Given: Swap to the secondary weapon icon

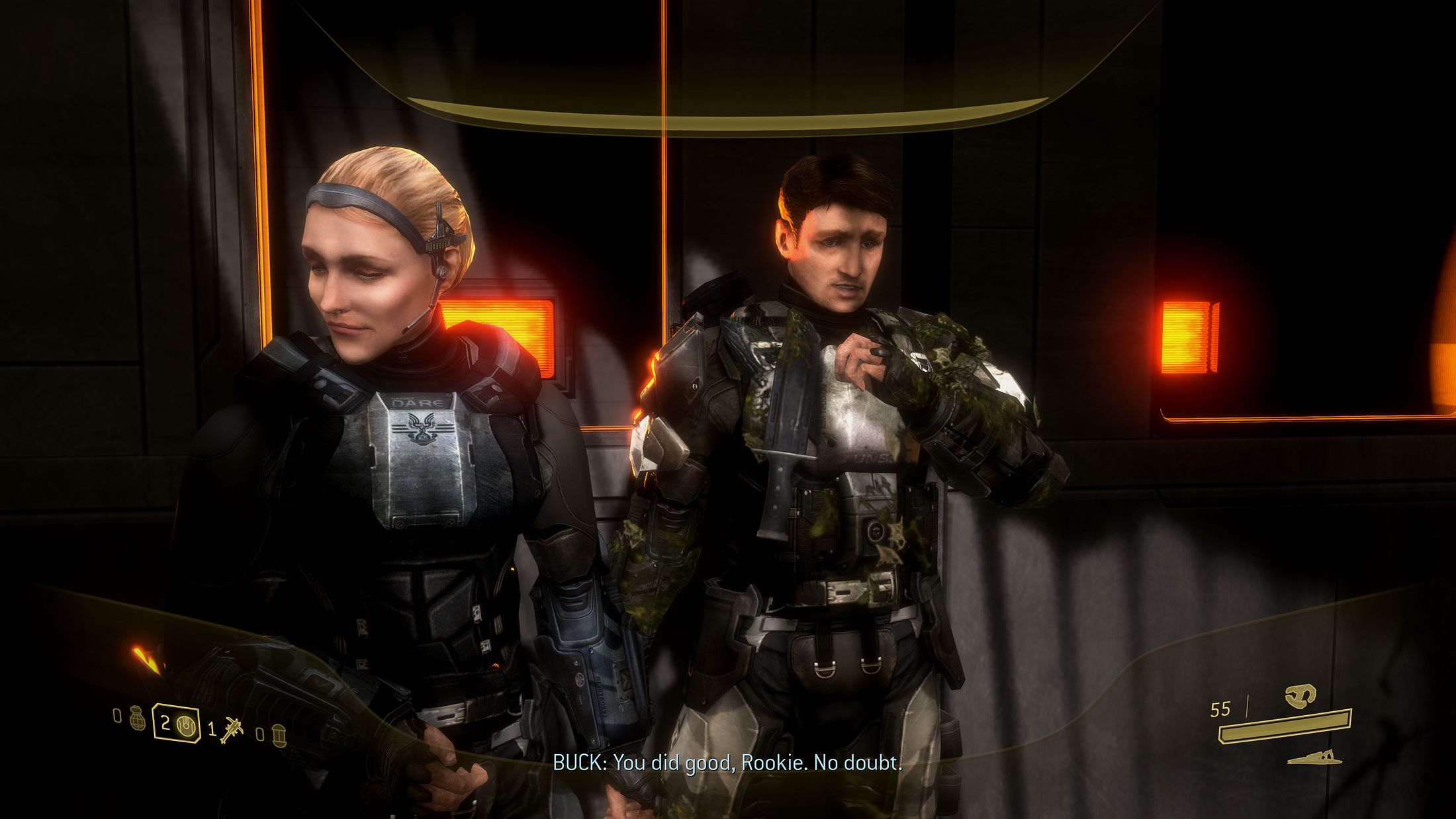Looking at the screenshot, I should click(1311, 757).
